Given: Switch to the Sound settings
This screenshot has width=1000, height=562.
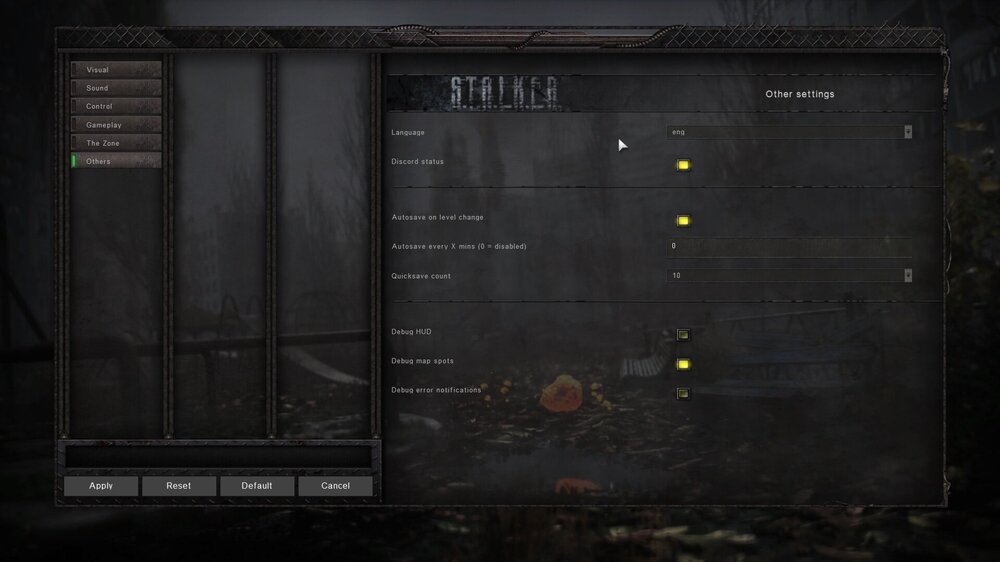Looking at the screenshot, I should pyautogui.click(x=116, y=88).
